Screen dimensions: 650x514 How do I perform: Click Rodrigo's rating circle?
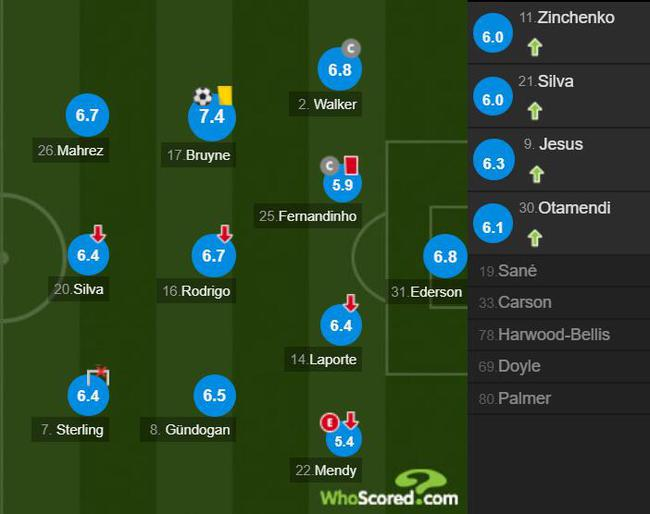pyautogui.click(x=213, y=257)
